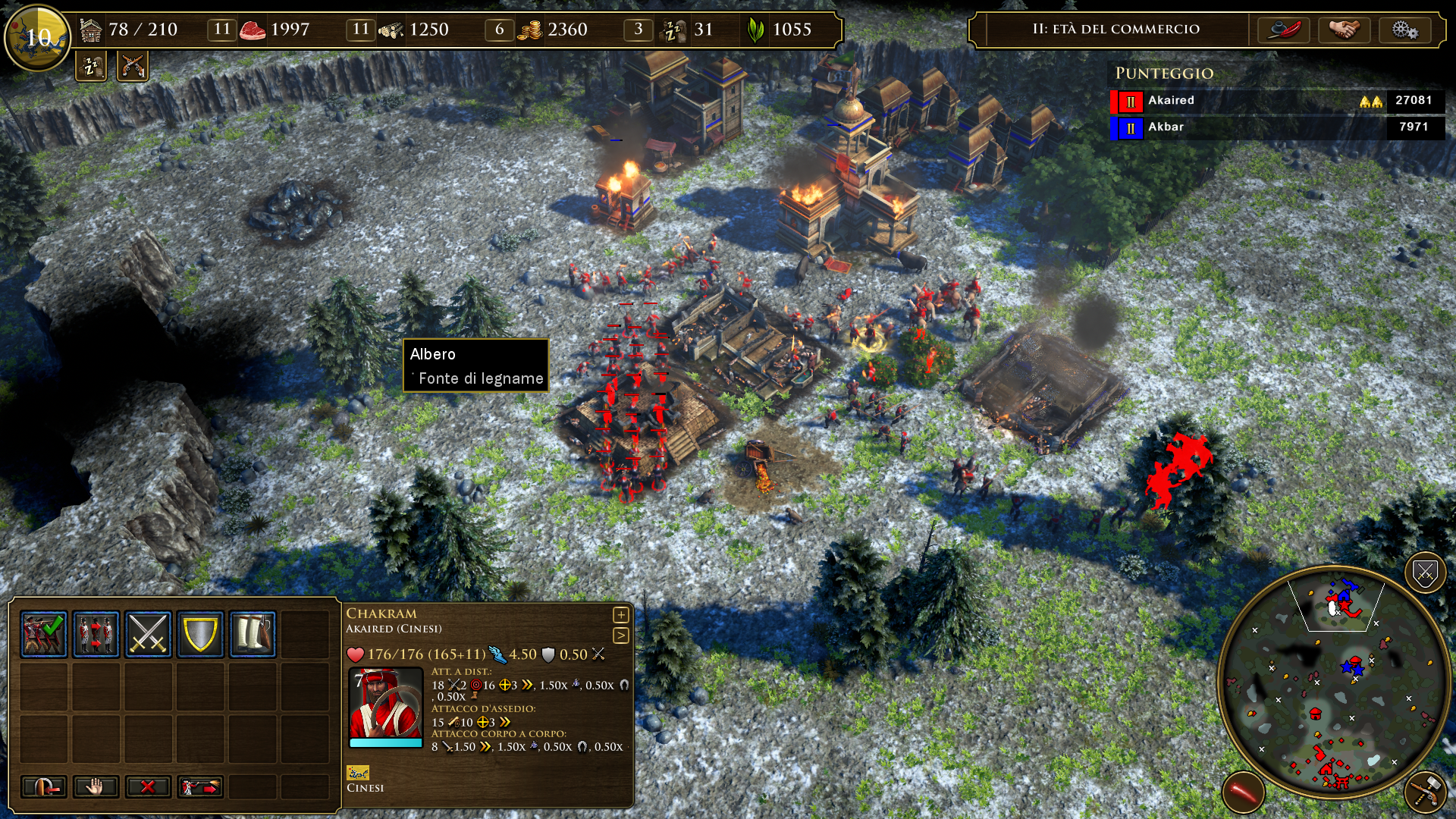Image resolution: width=1456 pixels, height=819 pixels.
Task: Choose the white trousers stance icon
Action: [253, 633]
